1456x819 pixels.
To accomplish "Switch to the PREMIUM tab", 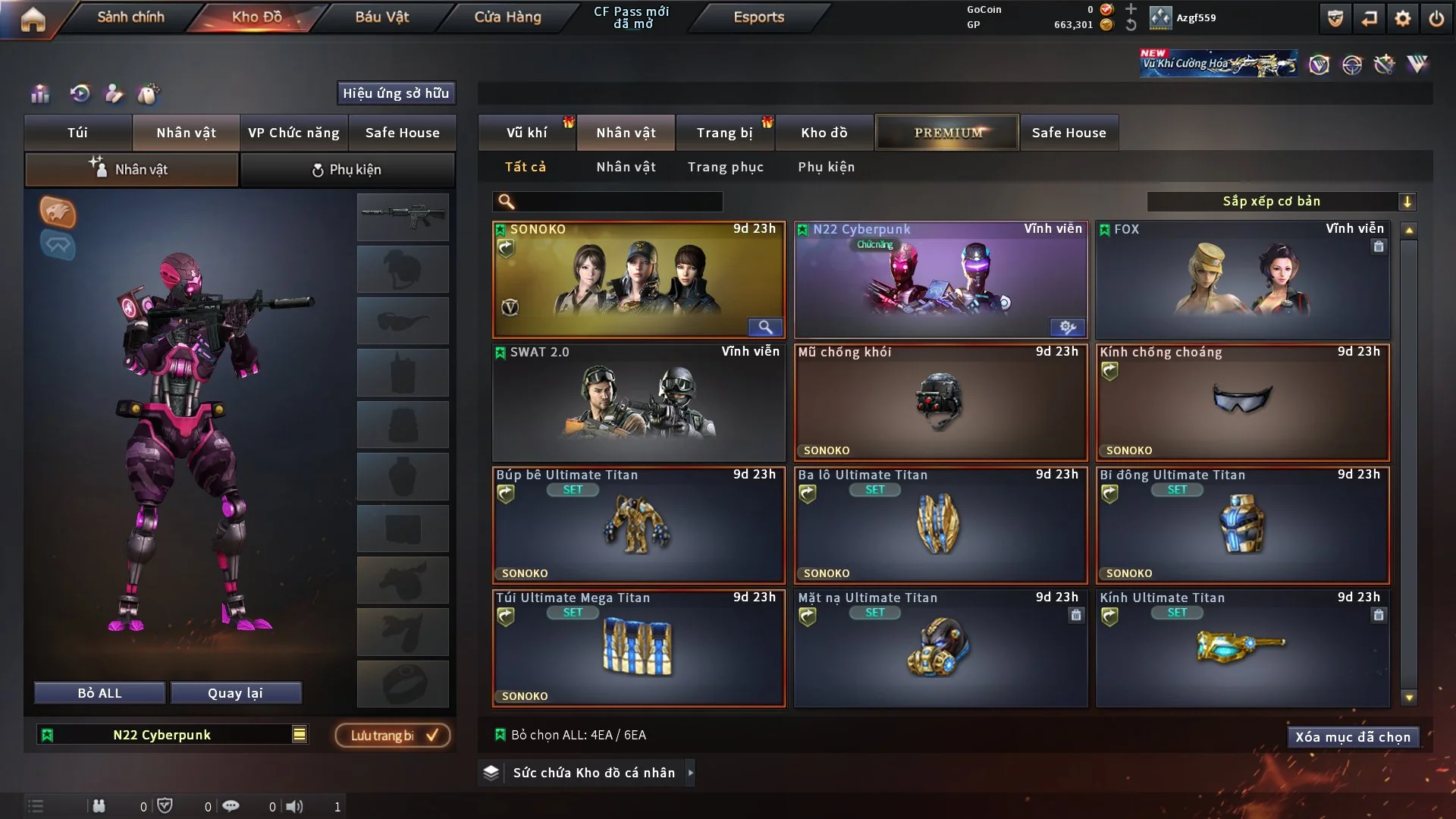I will [x=947, y=133].
